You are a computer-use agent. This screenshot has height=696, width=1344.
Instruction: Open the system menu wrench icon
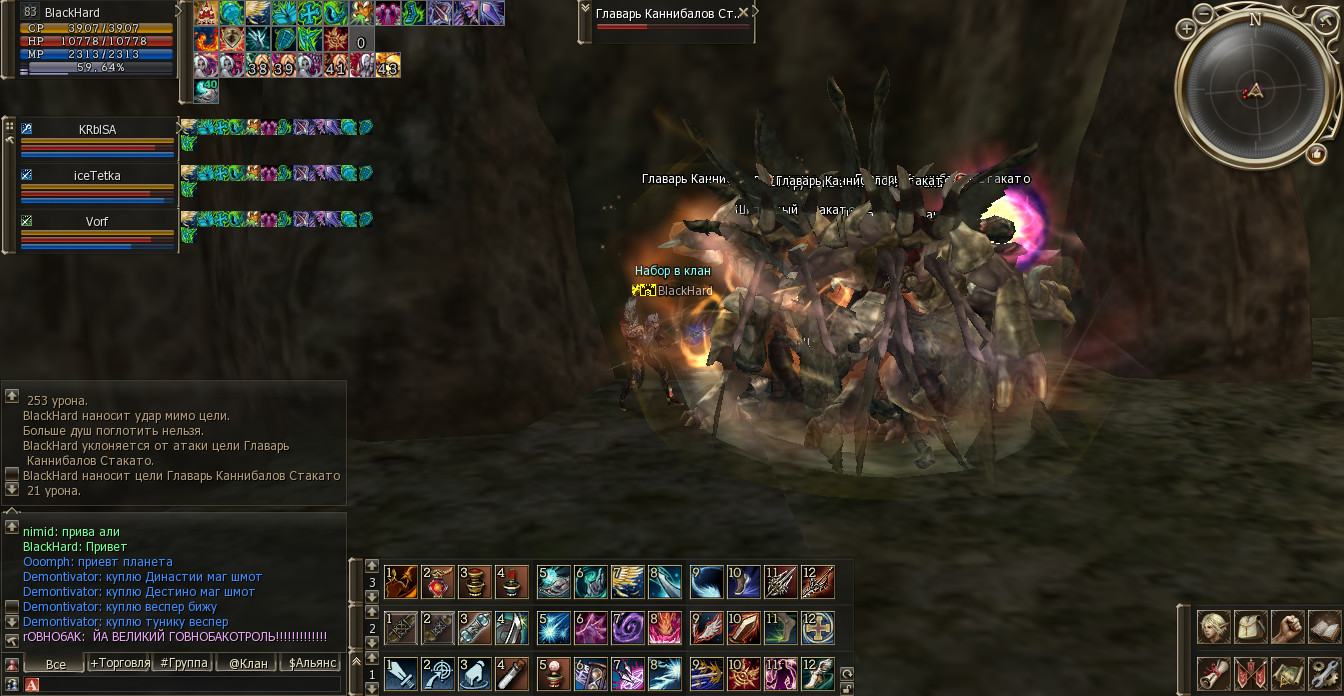click(1323, 672)
